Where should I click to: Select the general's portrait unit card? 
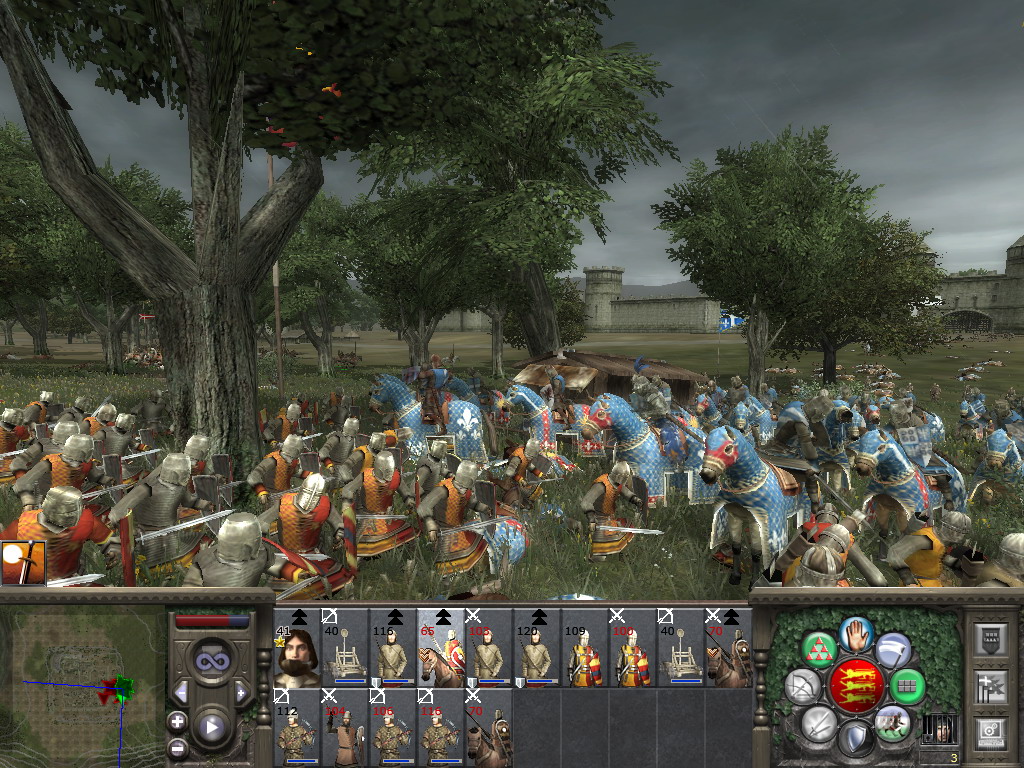[296, 648]
